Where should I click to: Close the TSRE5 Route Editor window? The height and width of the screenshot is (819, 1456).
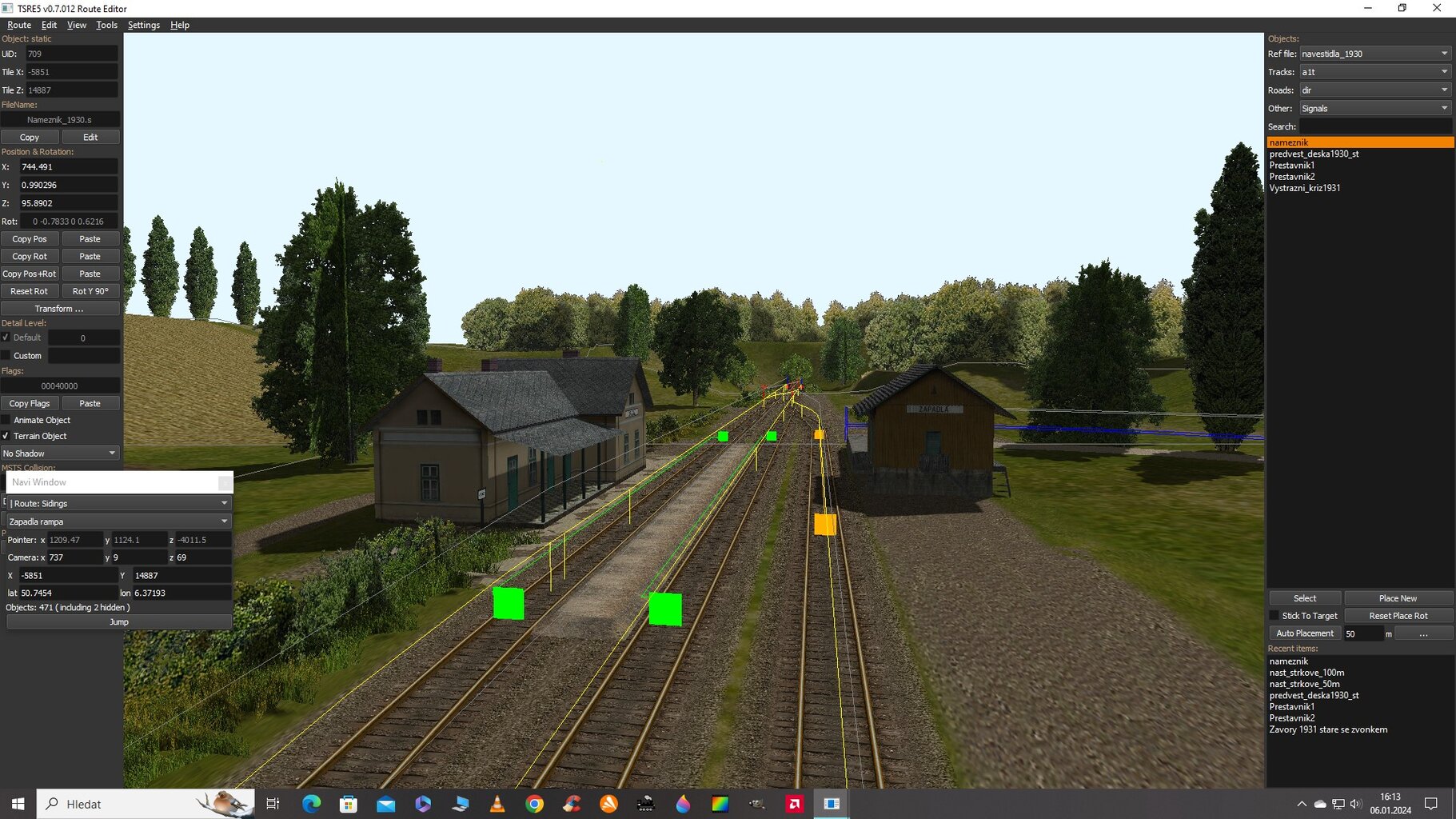[1437, 8]
